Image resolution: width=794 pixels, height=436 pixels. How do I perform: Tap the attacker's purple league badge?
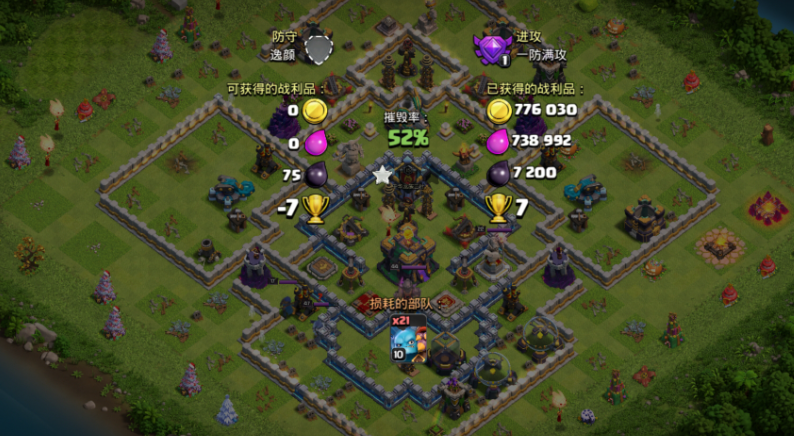492,46
